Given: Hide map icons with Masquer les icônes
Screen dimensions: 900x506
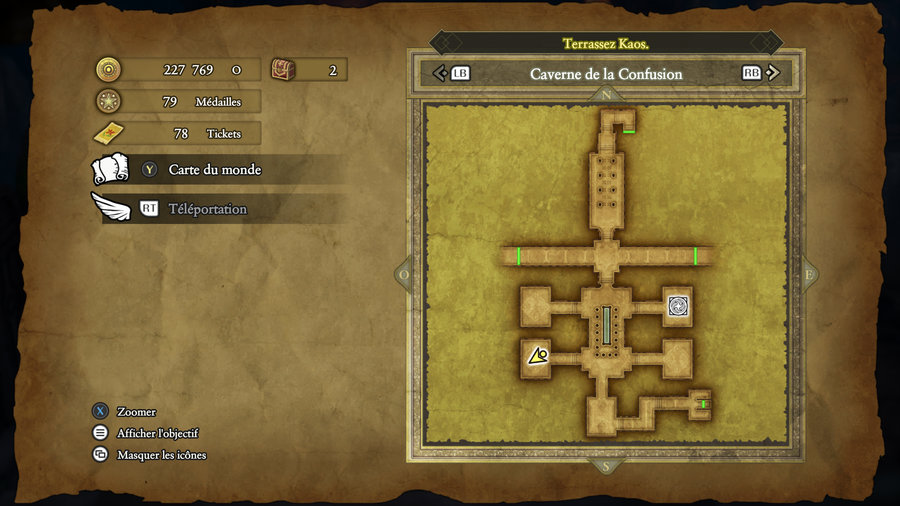Looking at the screenshot, I should [x=161, y=455].
